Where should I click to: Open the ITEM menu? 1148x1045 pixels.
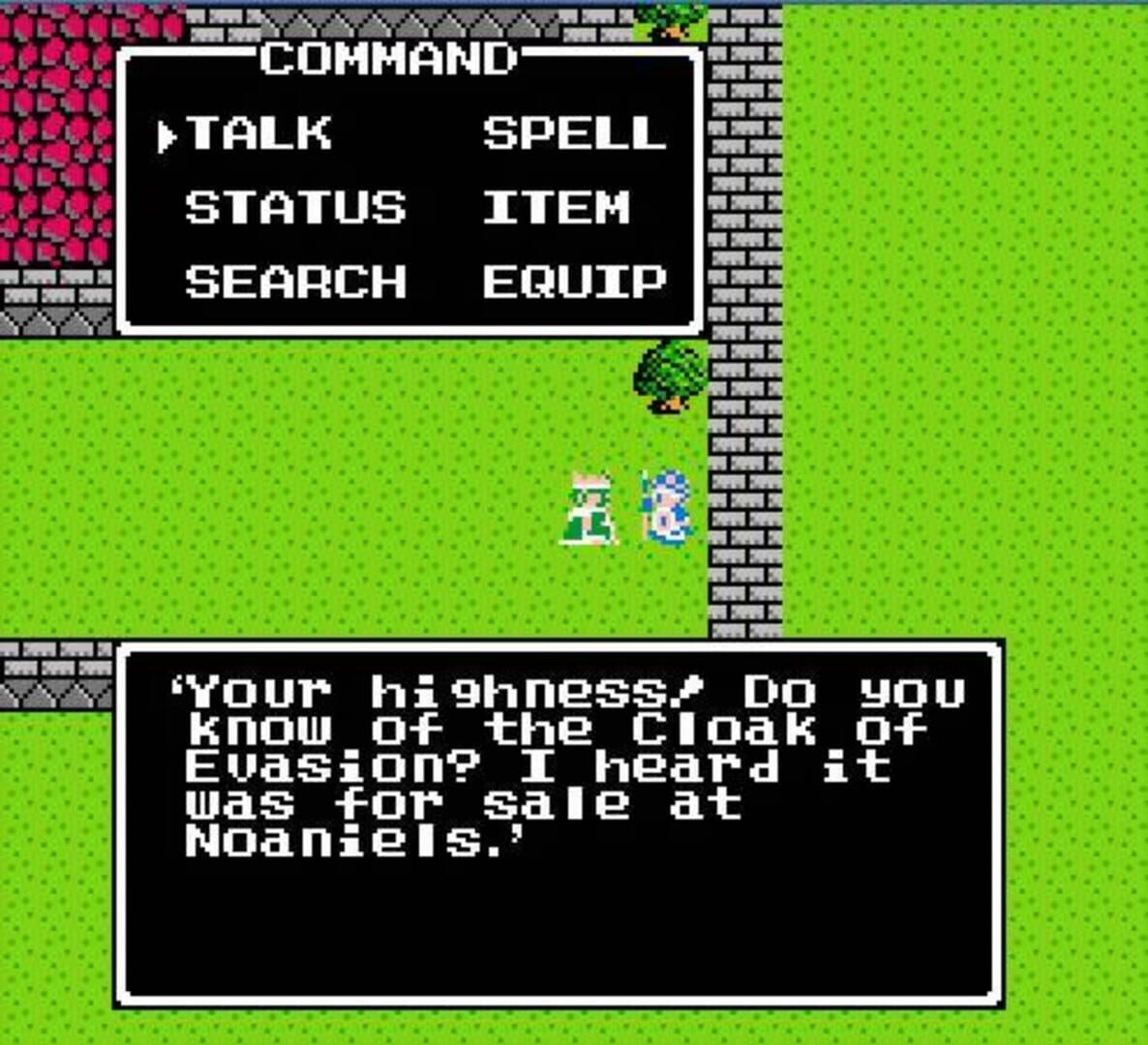[556, 208]
